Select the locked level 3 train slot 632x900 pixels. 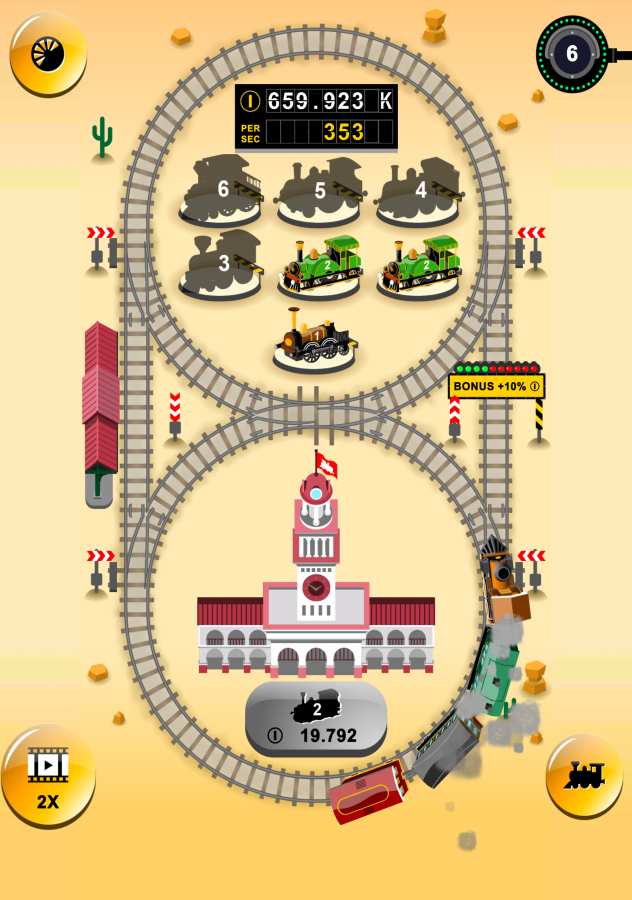click(x=221, y=265)
